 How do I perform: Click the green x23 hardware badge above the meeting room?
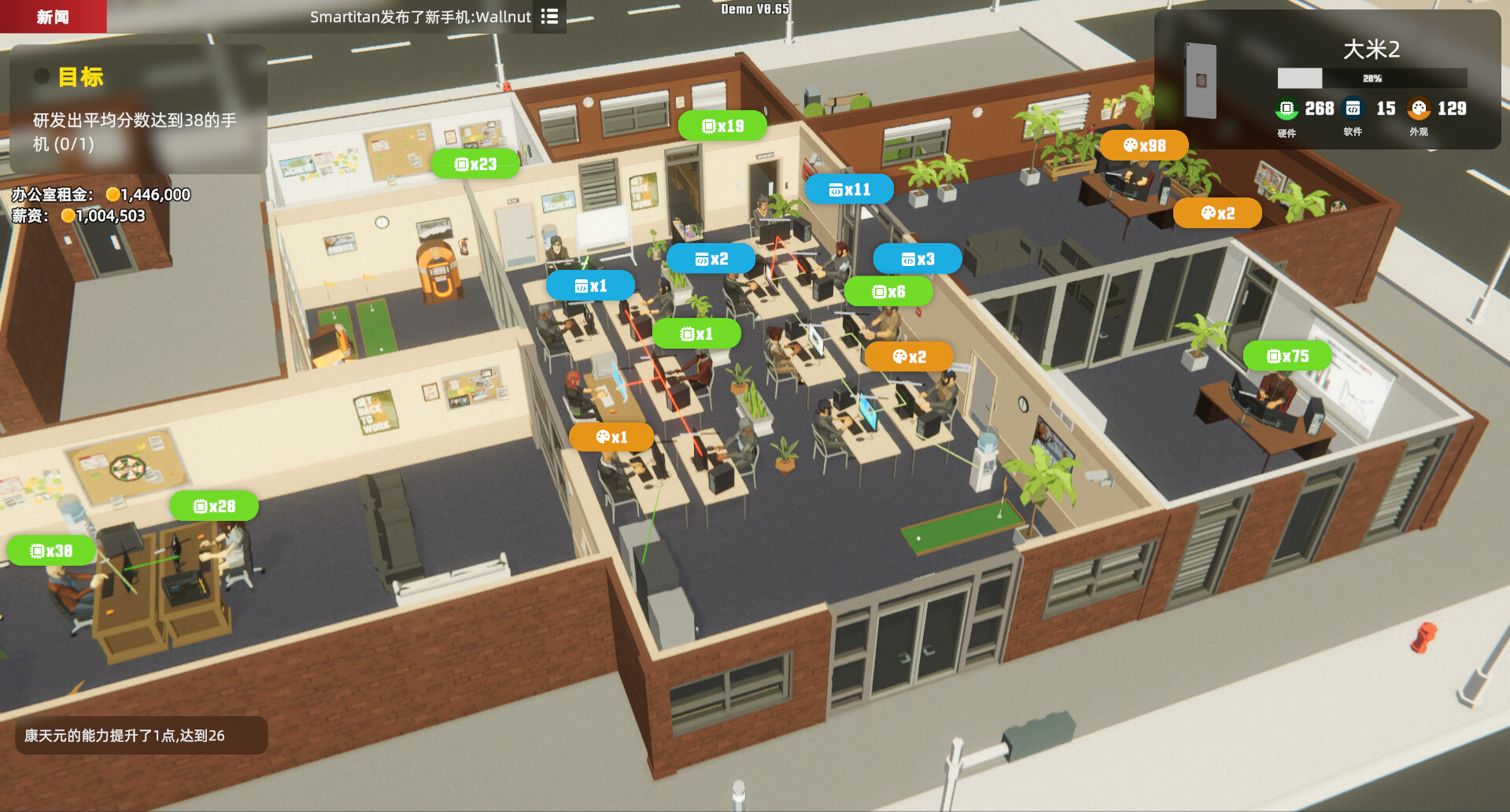tap(474, 164)
